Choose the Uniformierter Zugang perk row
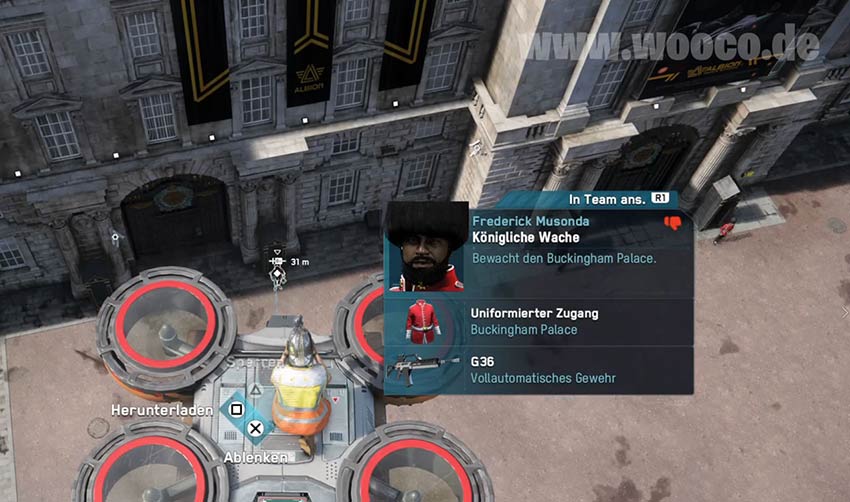The width and height of the screenshot is (850, 502). [538, 321]
